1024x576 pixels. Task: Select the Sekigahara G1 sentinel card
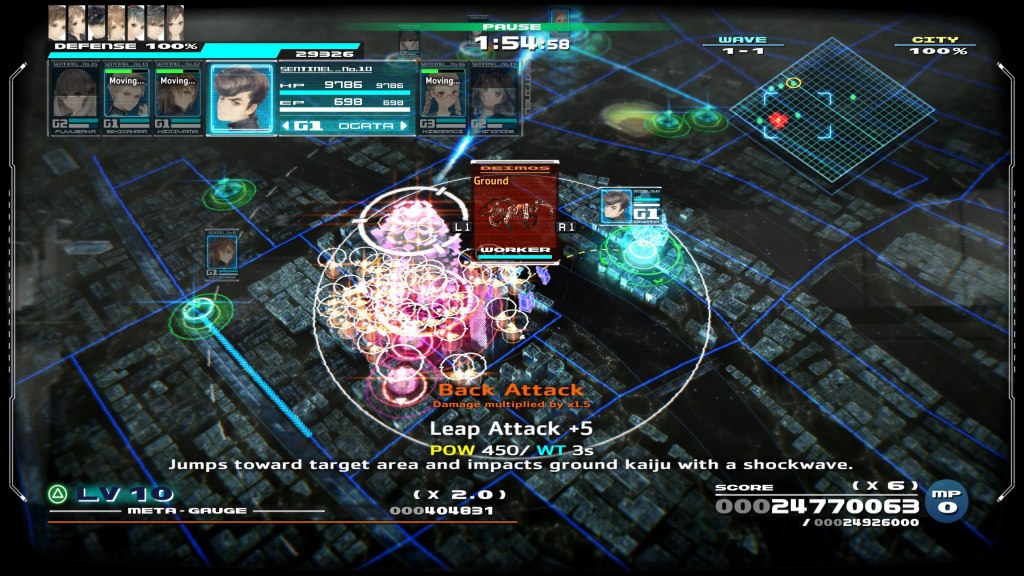(x=126, y=98)
